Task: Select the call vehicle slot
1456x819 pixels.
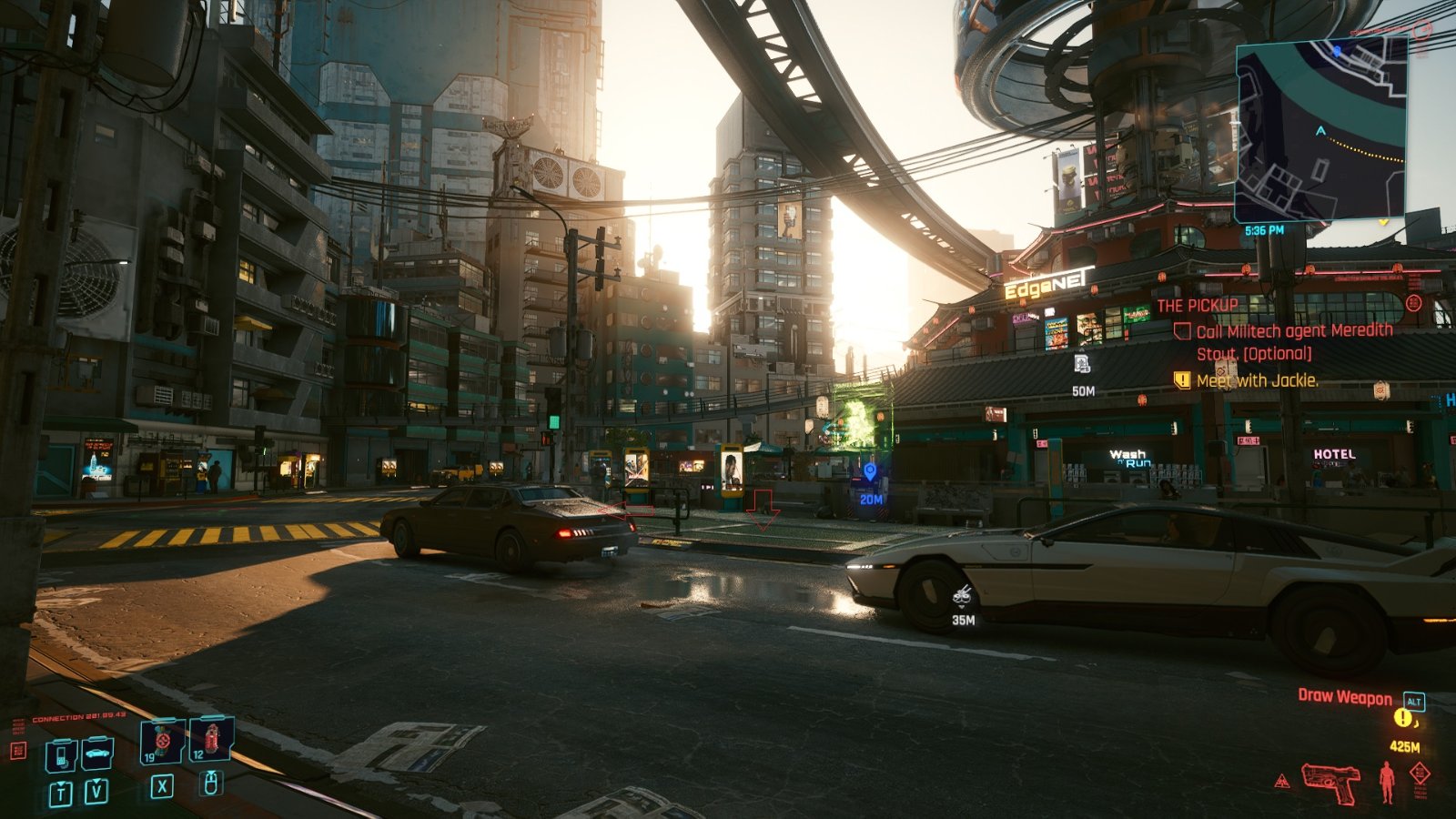Action: [x=96, y=753]
